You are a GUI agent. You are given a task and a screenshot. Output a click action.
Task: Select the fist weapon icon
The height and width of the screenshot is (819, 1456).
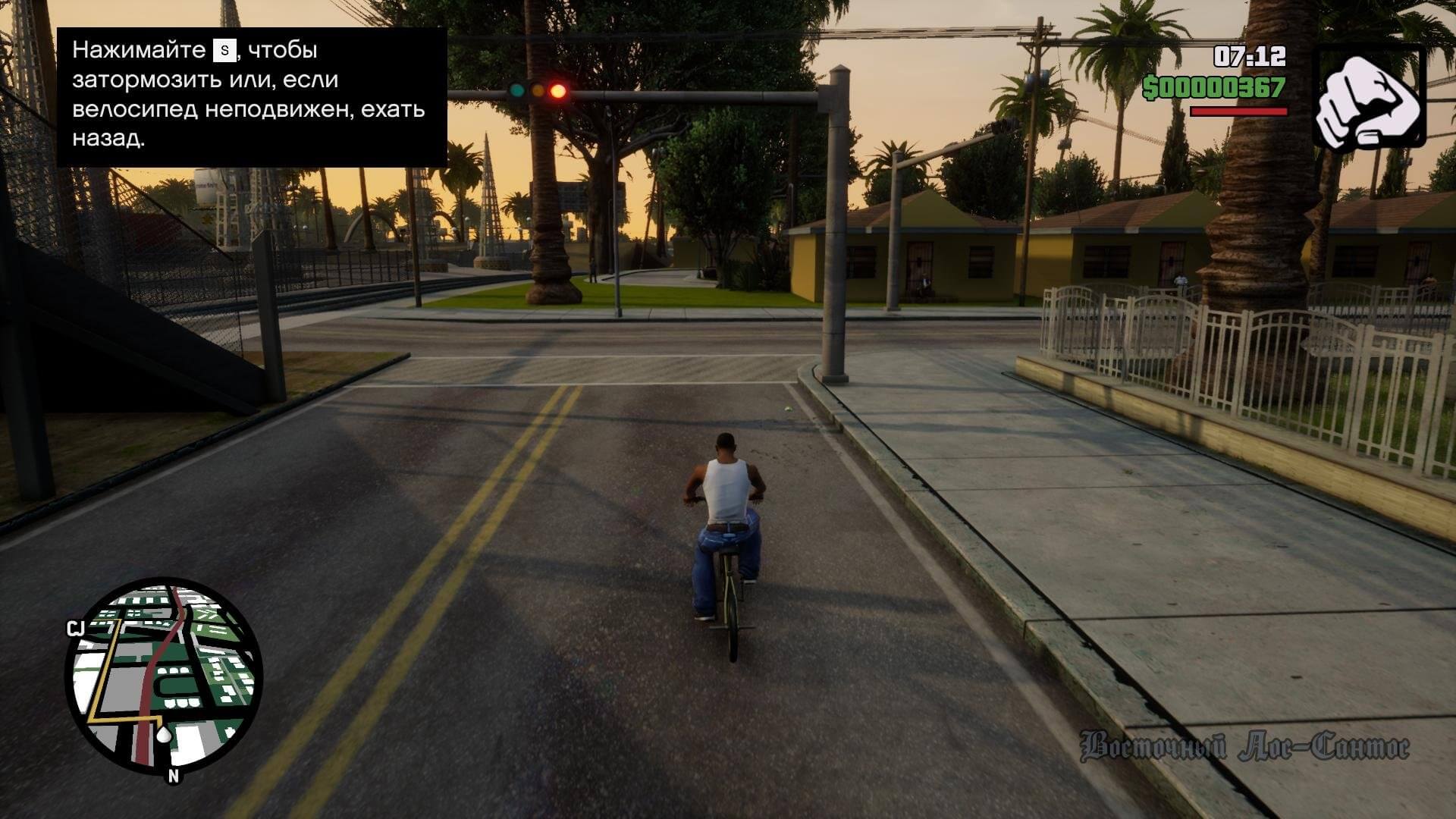(1369, 96)
